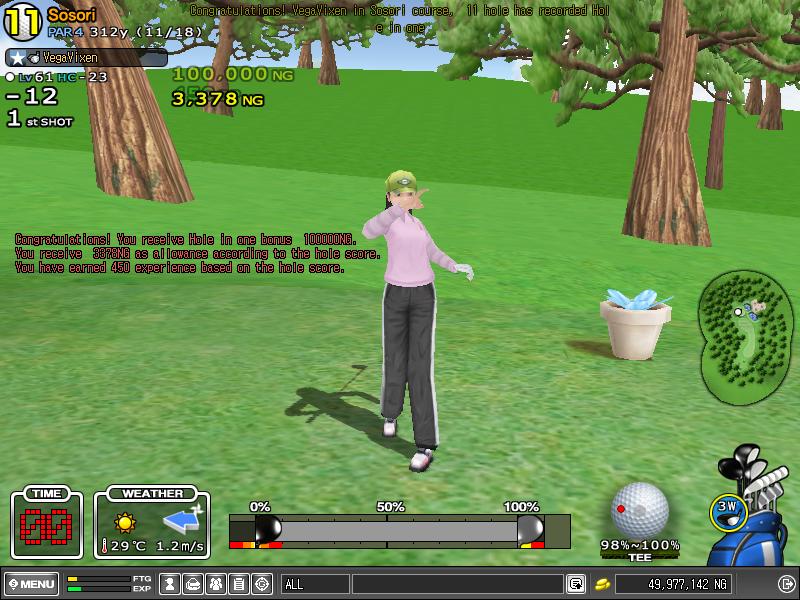Screen dimensions: 800x600
Task: Select the VegaVixen player name tag
Action: pos(85,58)
